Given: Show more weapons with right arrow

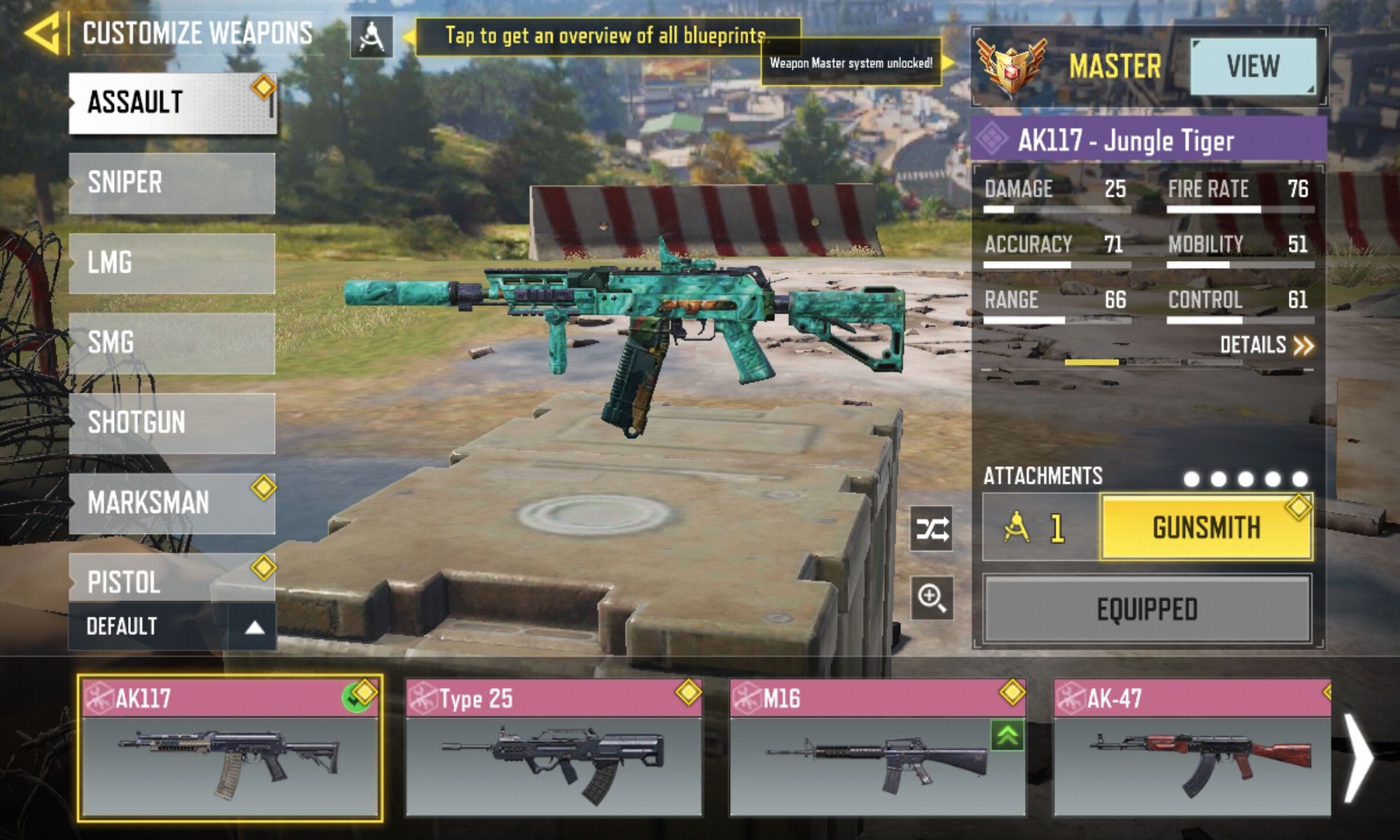Looking at the screenshot, I should point(1359,757).
